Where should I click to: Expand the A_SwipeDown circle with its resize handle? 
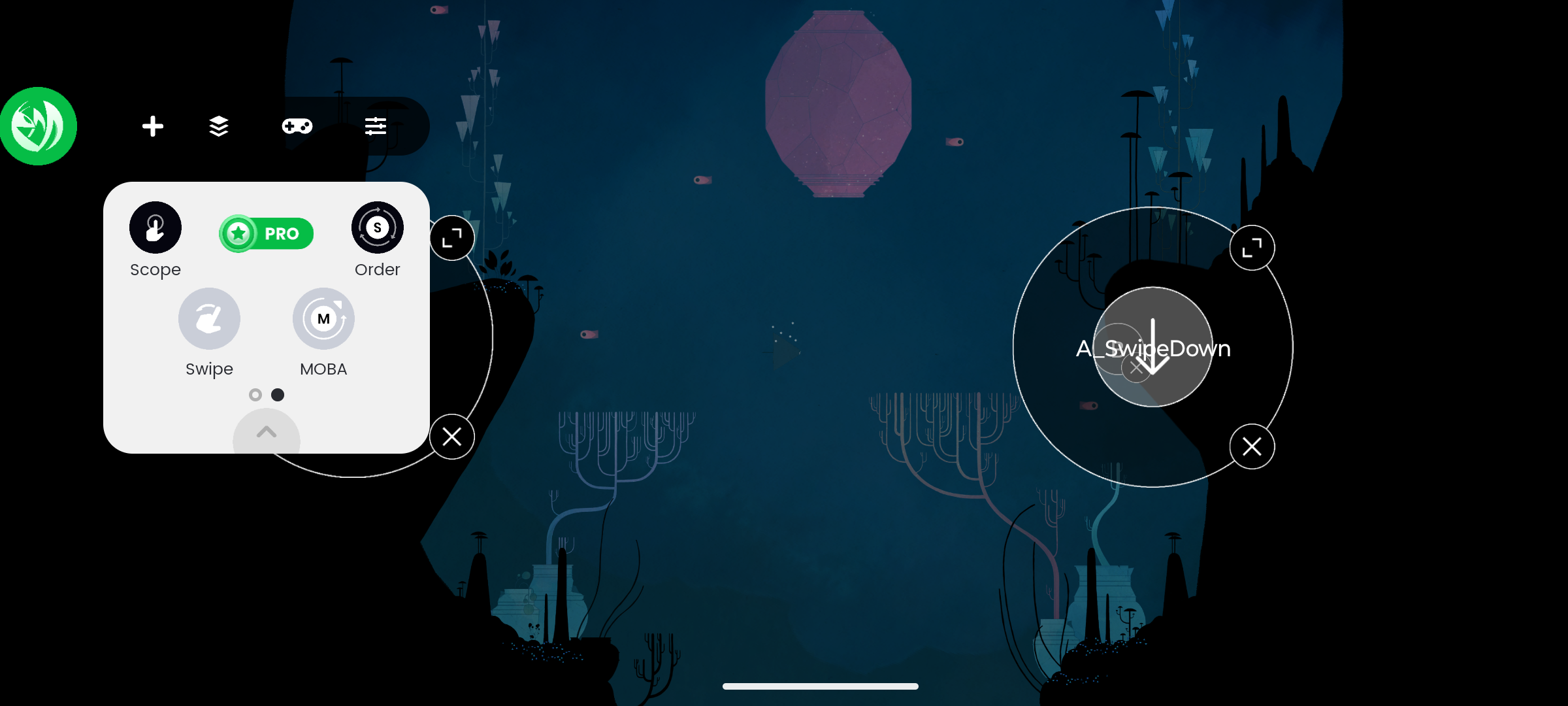tap(1252, 247)
